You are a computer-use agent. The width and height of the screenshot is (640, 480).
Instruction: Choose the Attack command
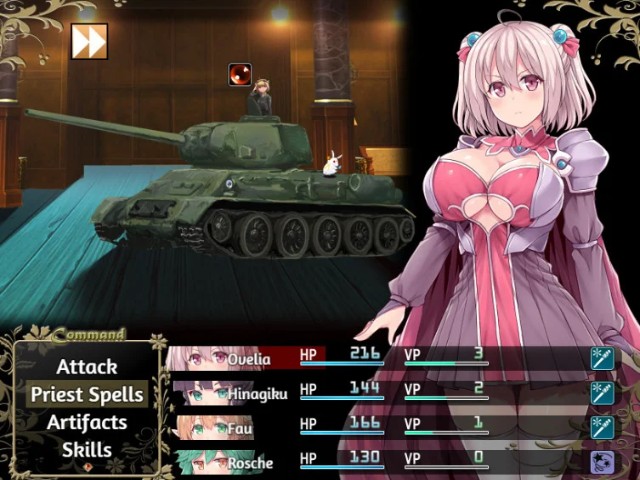pos(87,367)
